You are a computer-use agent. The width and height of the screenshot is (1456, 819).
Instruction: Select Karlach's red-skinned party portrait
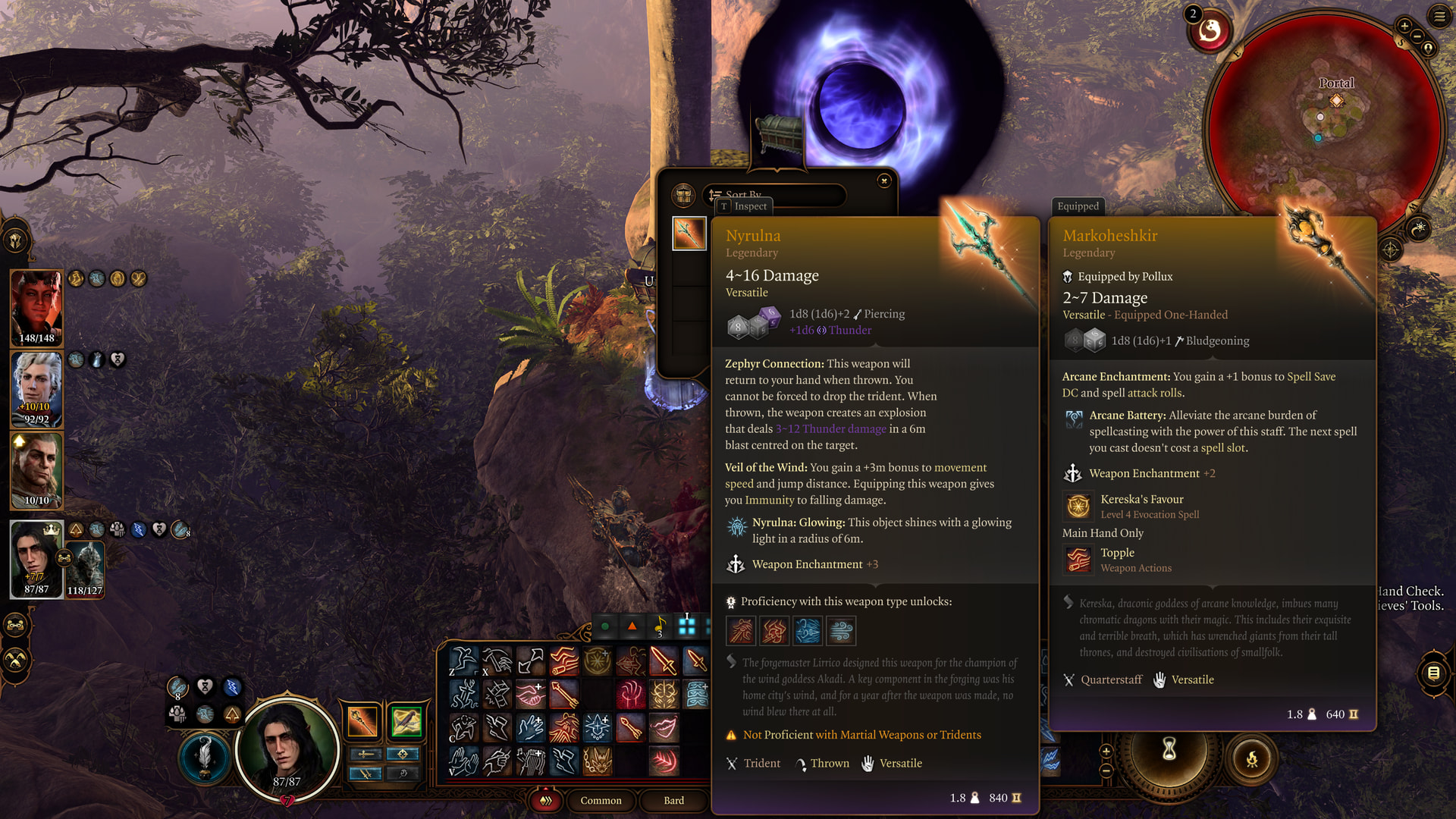point(36,307)
